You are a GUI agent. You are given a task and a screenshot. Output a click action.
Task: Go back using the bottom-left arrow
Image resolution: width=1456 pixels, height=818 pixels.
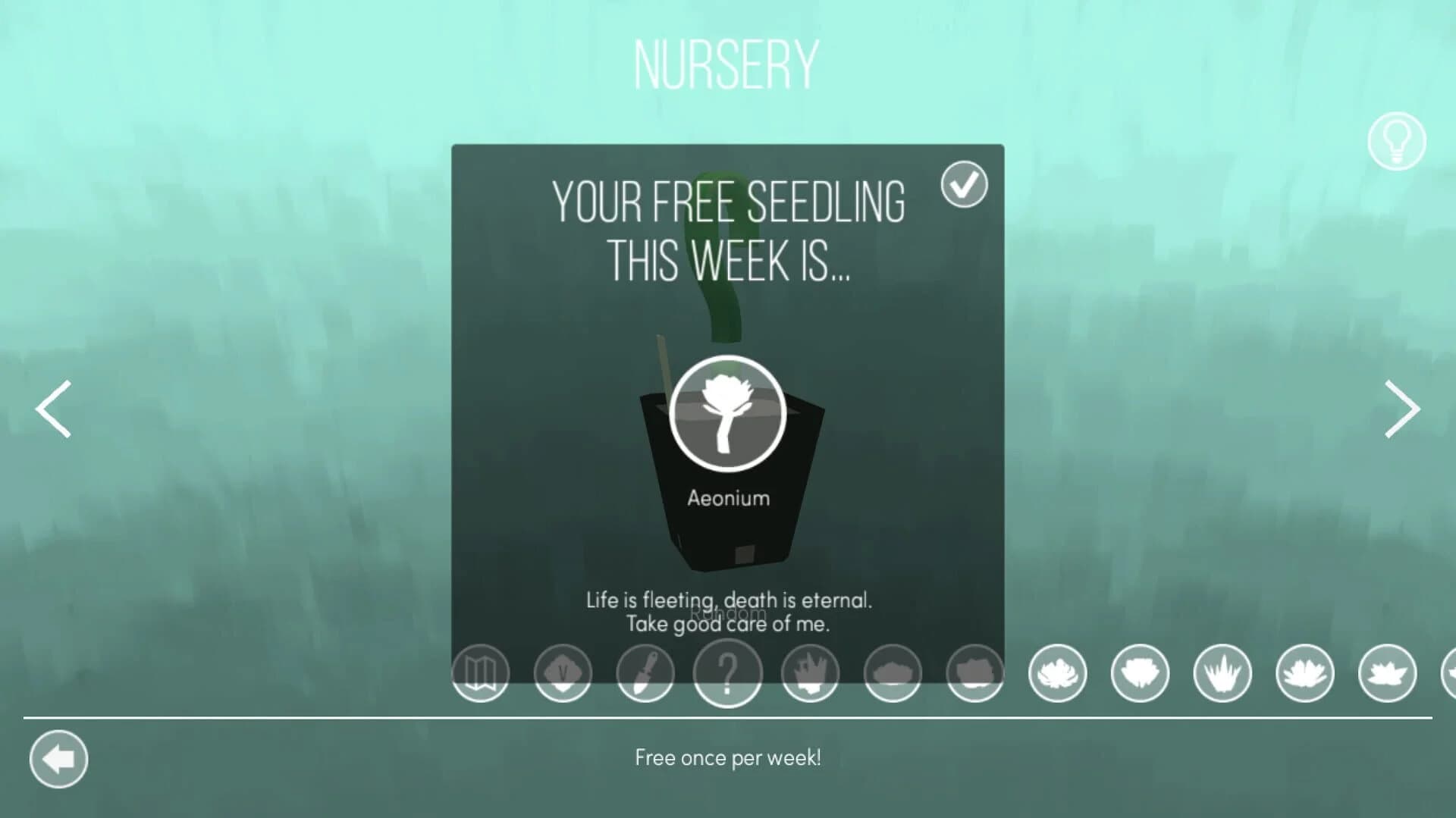pyautogui.click(x=60, y=759)
